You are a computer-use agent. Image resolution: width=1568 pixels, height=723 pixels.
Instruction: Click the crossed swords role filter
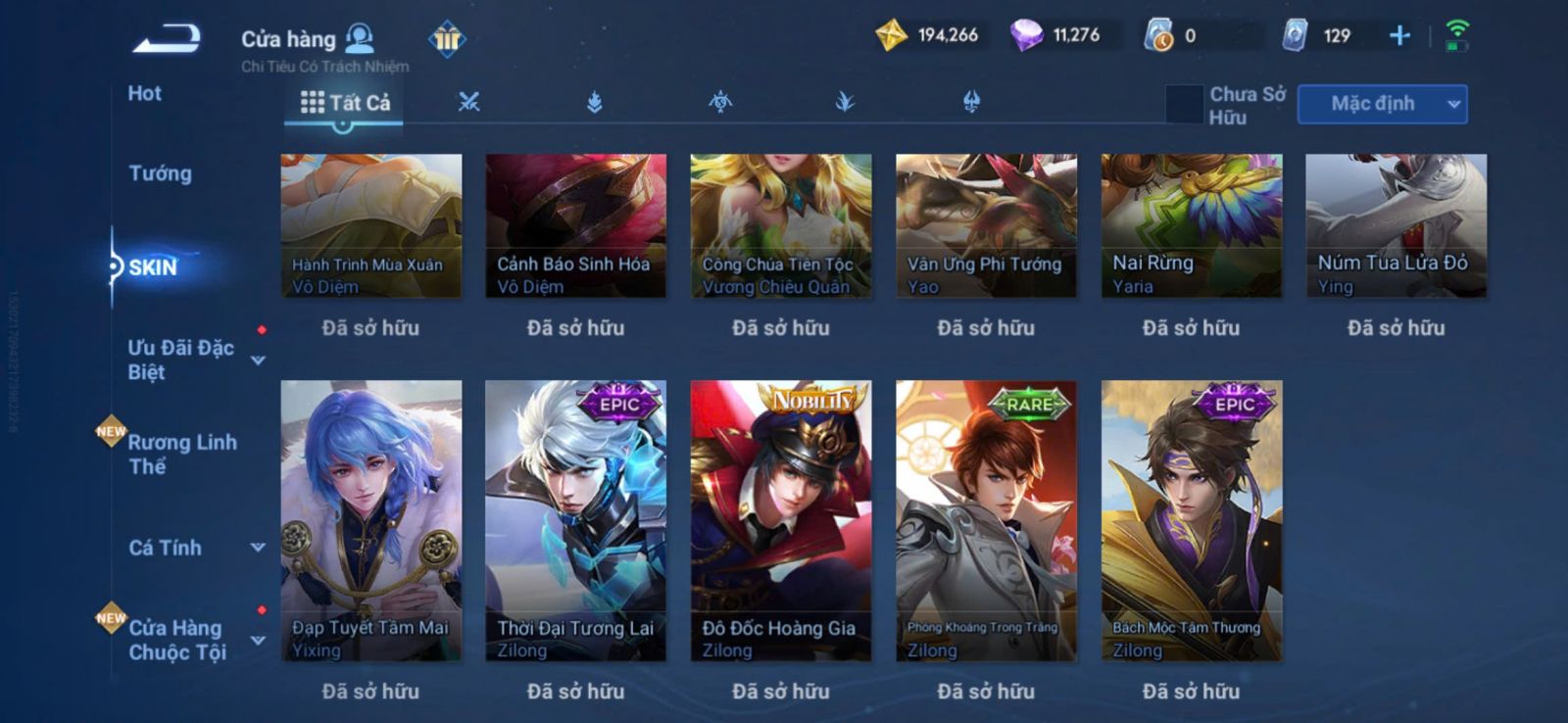(x=469, y=102)
